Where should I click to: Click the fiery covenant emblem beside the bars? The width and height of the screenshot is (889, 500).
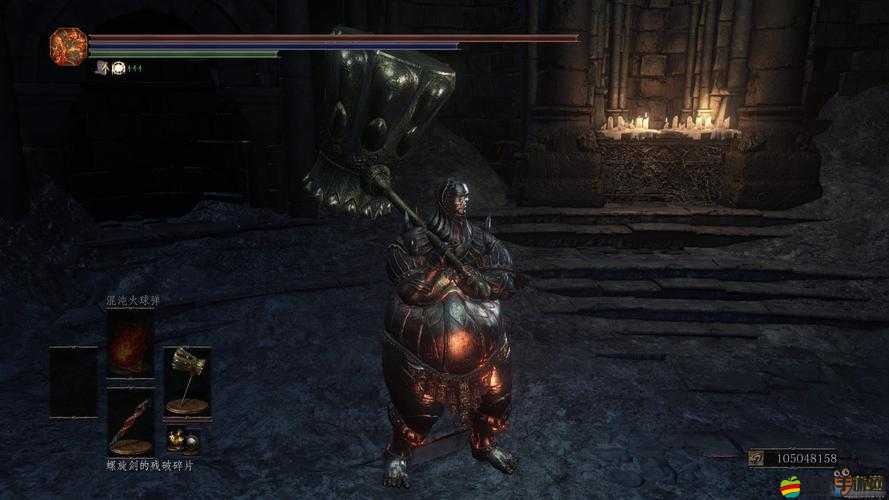click(67, 46)
